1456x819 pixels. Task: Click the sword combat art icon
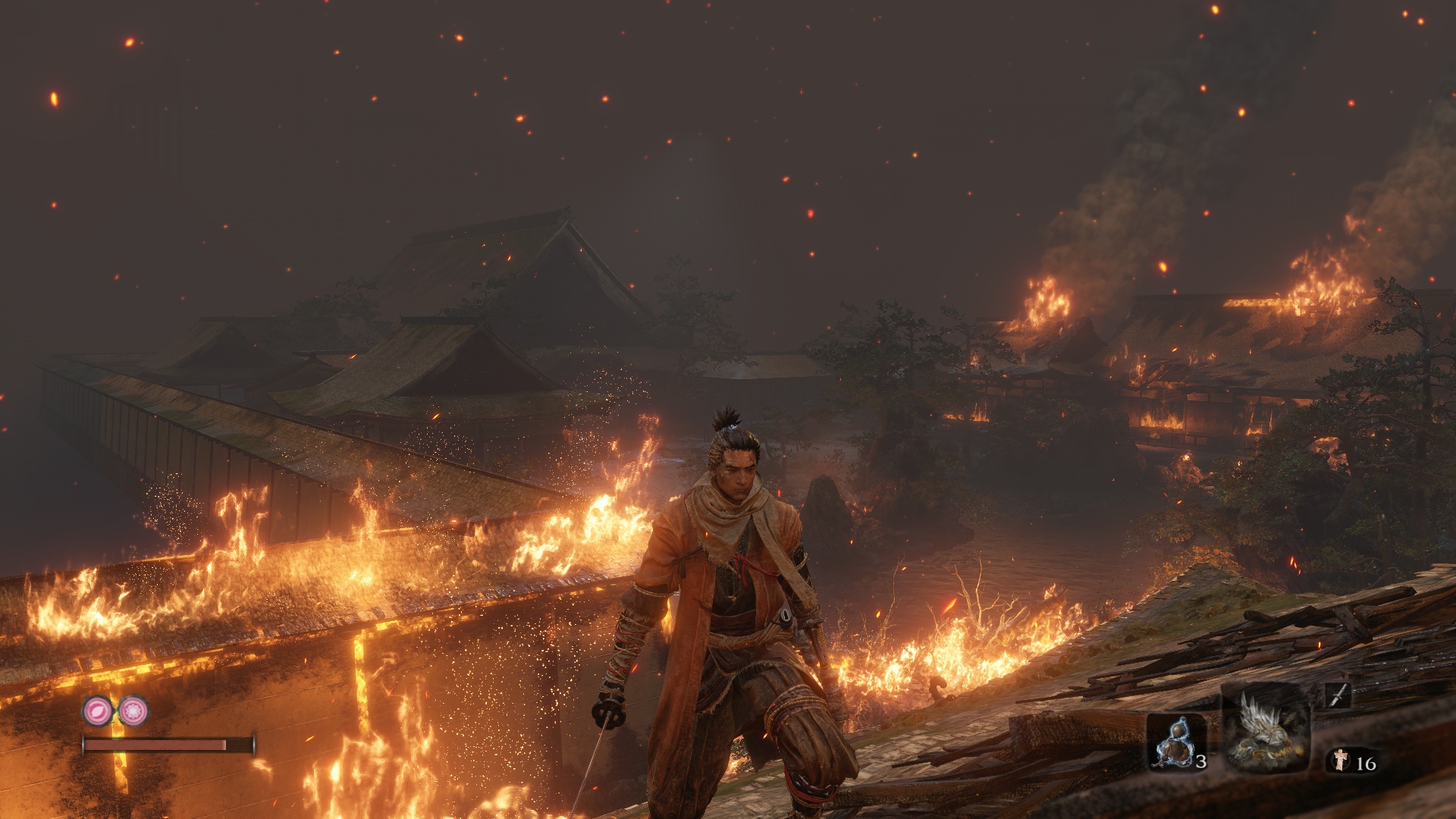tap(1338, 695)
